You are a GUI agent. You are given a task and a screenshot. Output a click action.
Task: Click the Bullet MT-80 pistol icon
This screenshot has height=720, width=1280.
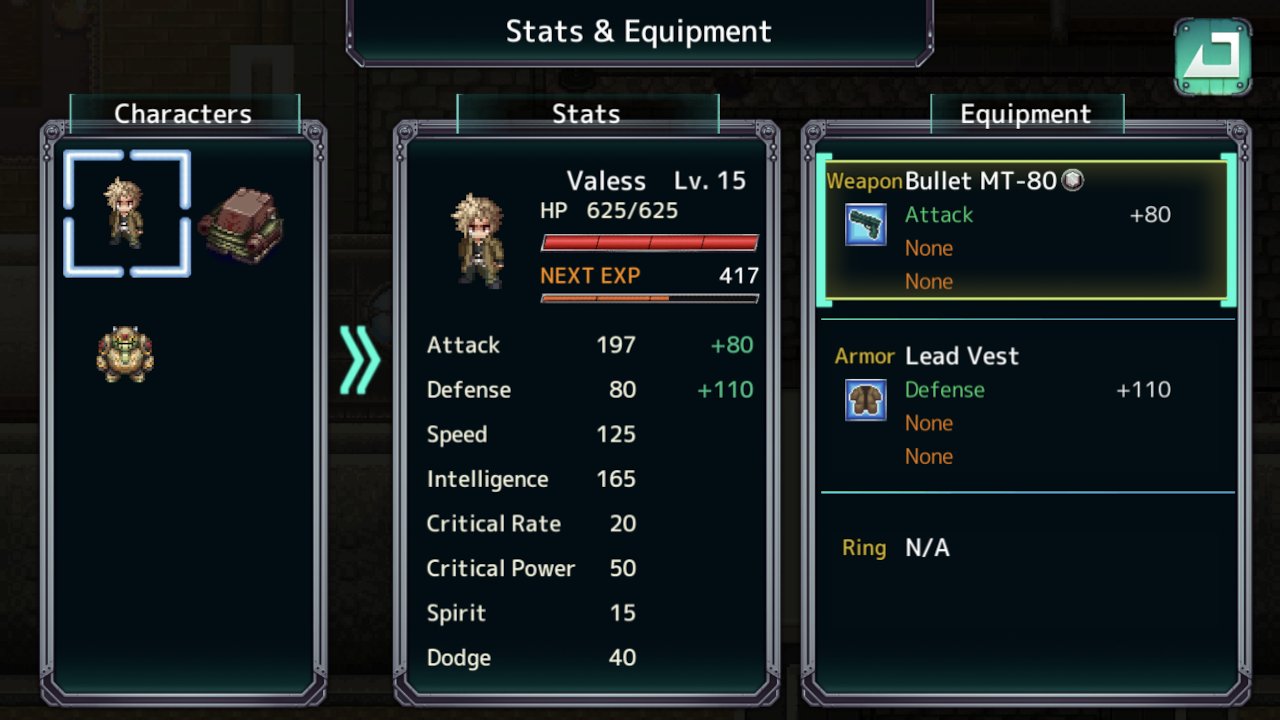[866, 226]
